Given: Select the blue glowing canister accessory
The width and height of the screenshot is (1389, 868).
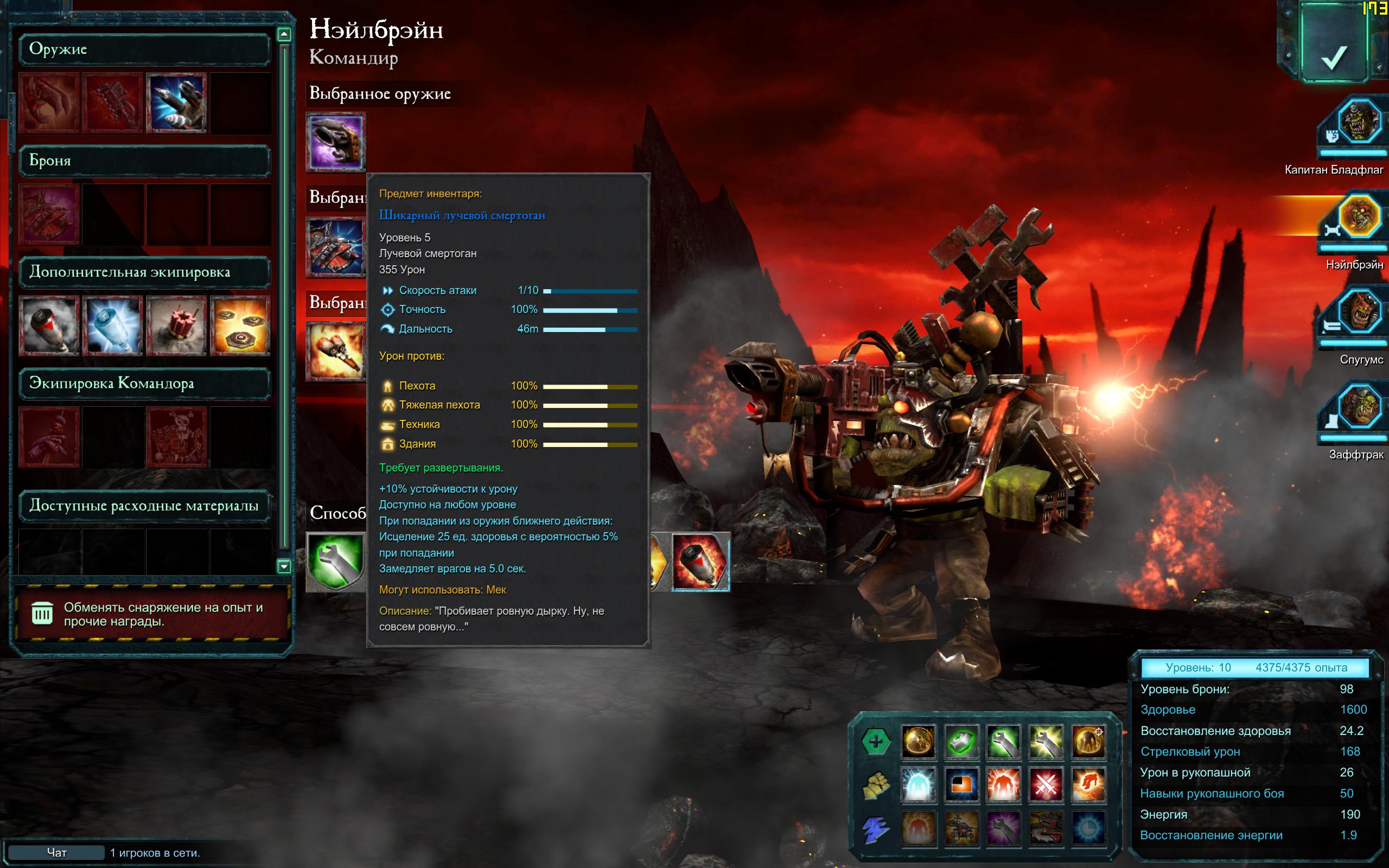Looking at the screenshot, I should [112, 325].
